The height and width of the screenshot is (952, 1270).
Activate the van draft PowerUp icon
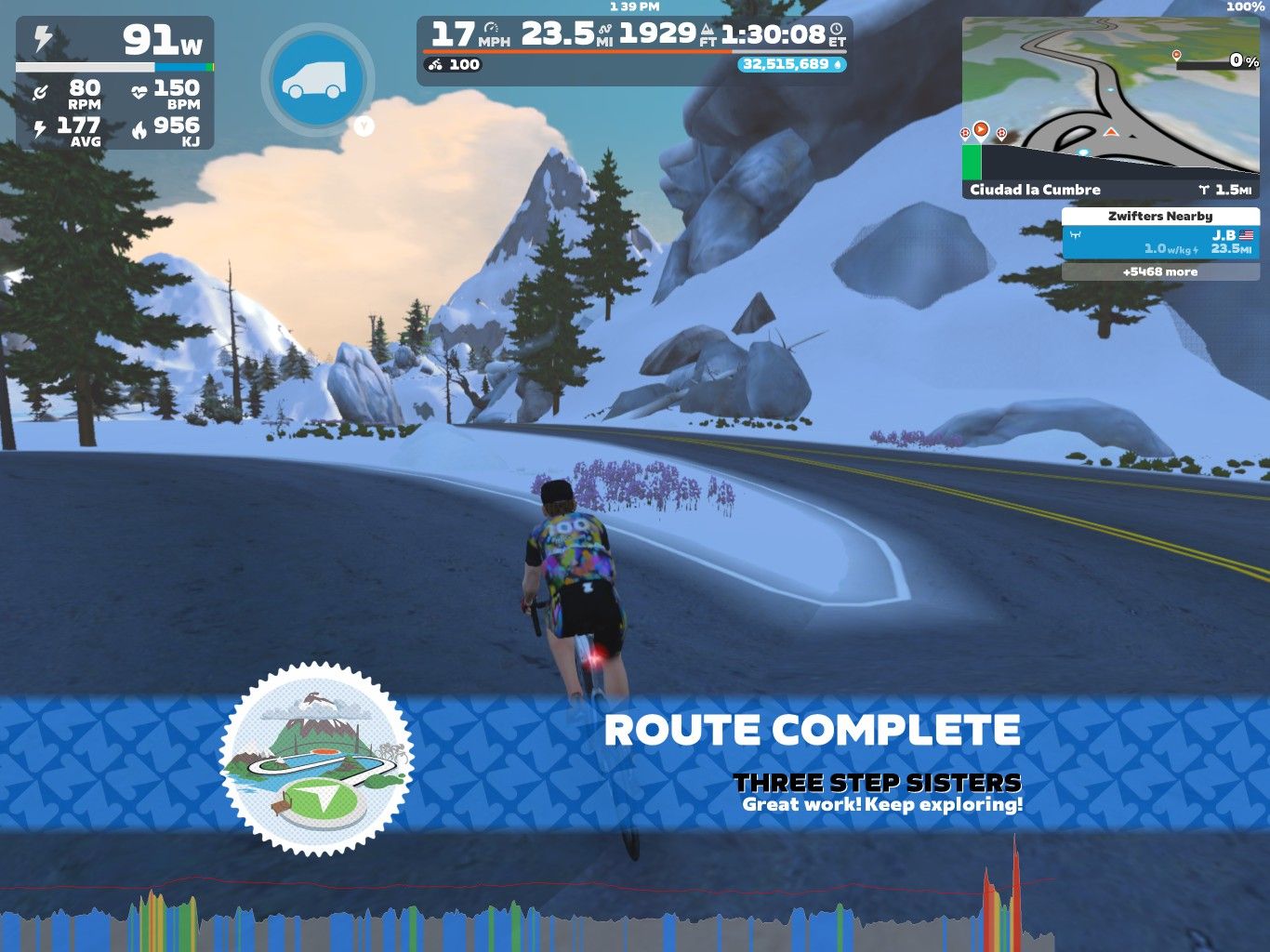point(317,80)
